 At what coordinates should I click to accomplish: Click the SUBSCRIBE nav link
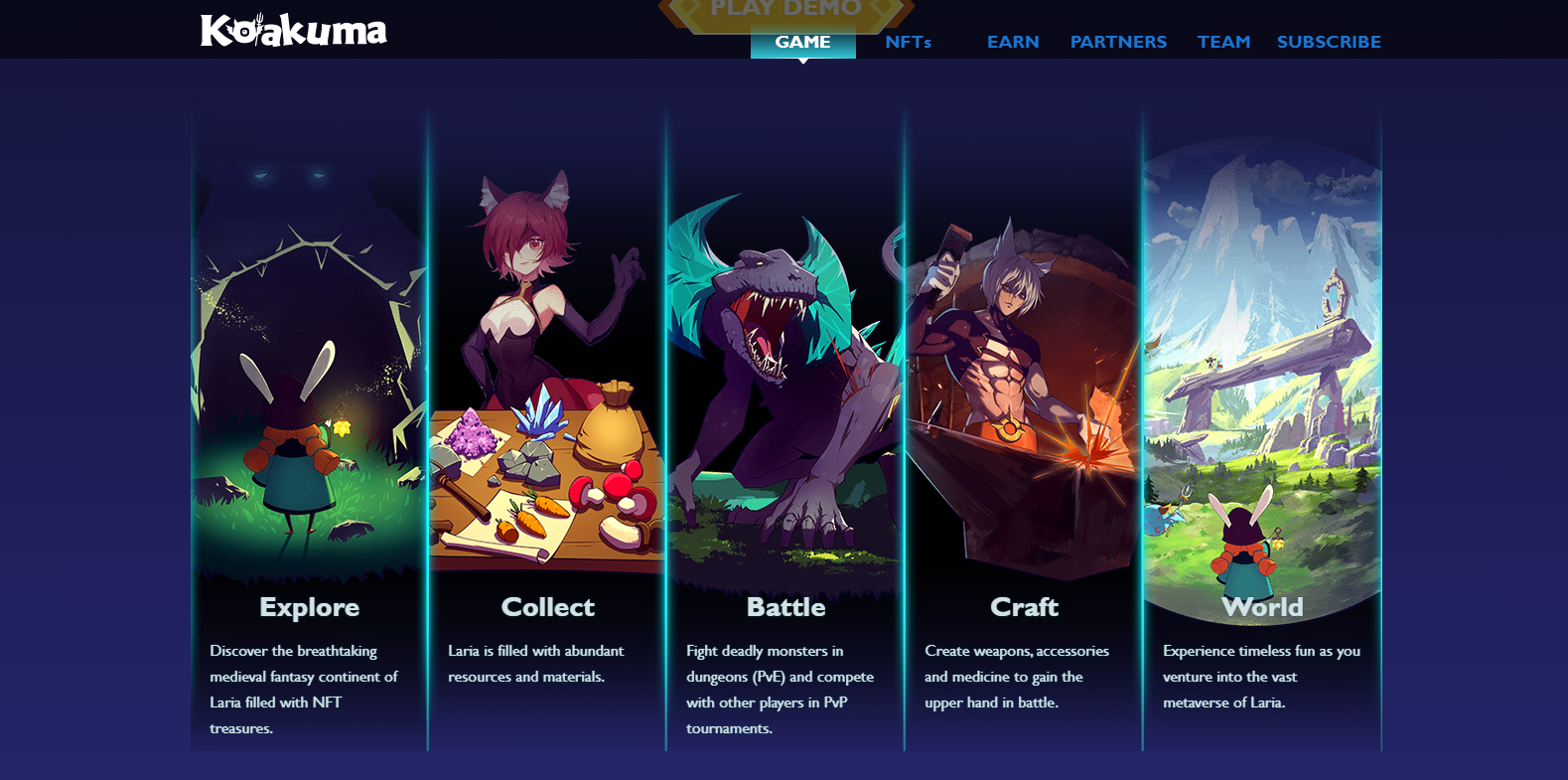coord(1329,42)
